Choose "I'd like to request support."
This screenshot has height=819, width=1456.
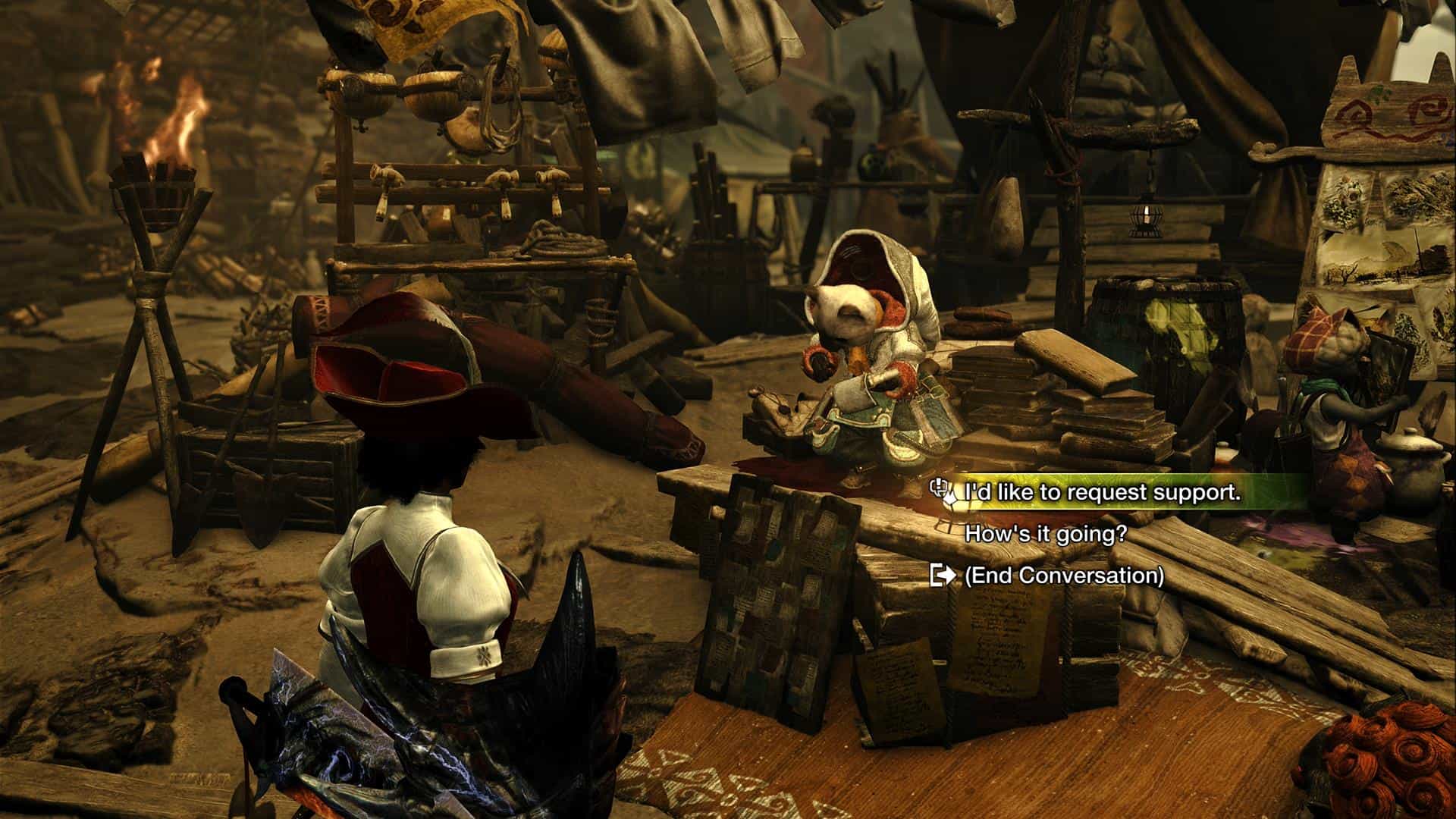pyautogui.click(x=1102, y=493)
